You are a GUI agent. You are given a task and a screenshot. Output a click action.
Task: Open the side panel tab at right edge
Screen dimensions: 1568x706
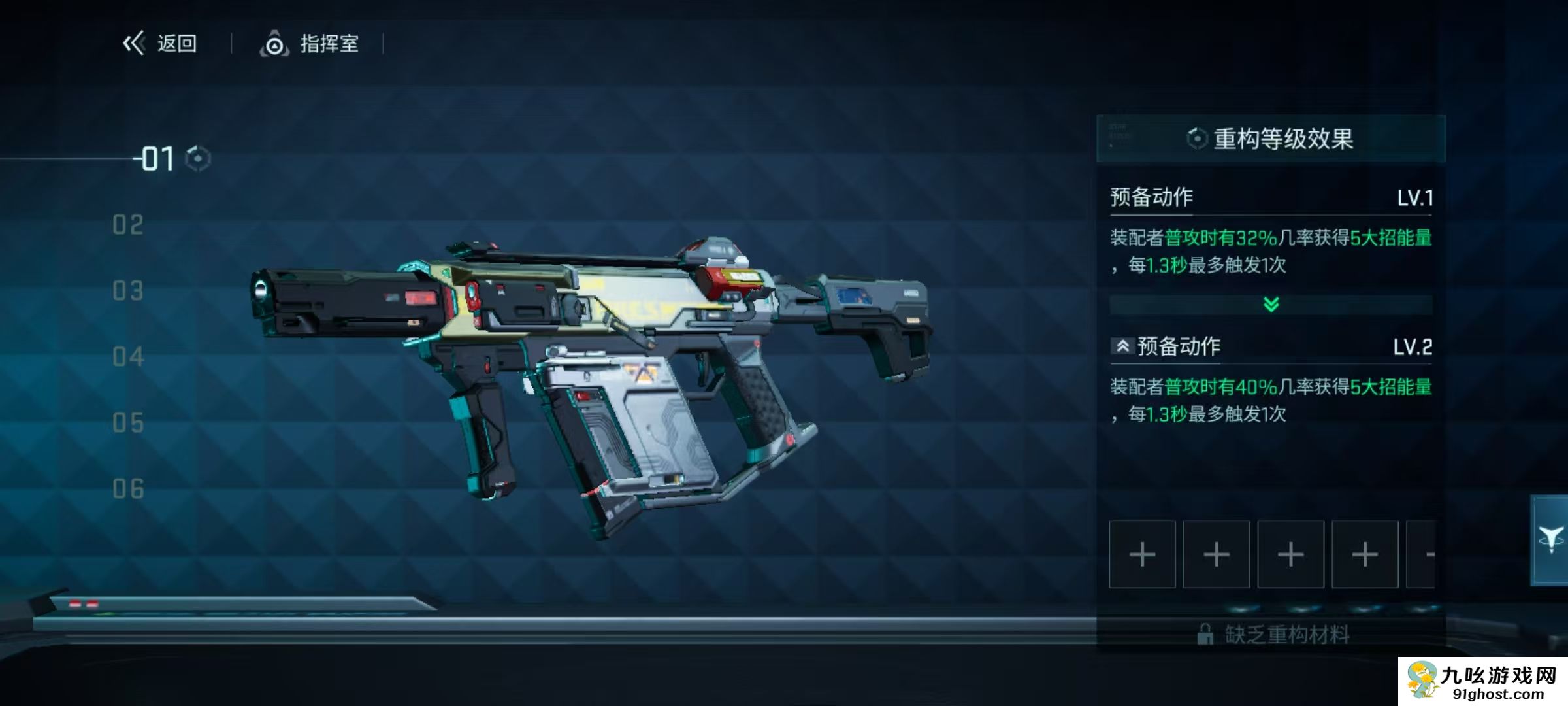[1550, 540]
